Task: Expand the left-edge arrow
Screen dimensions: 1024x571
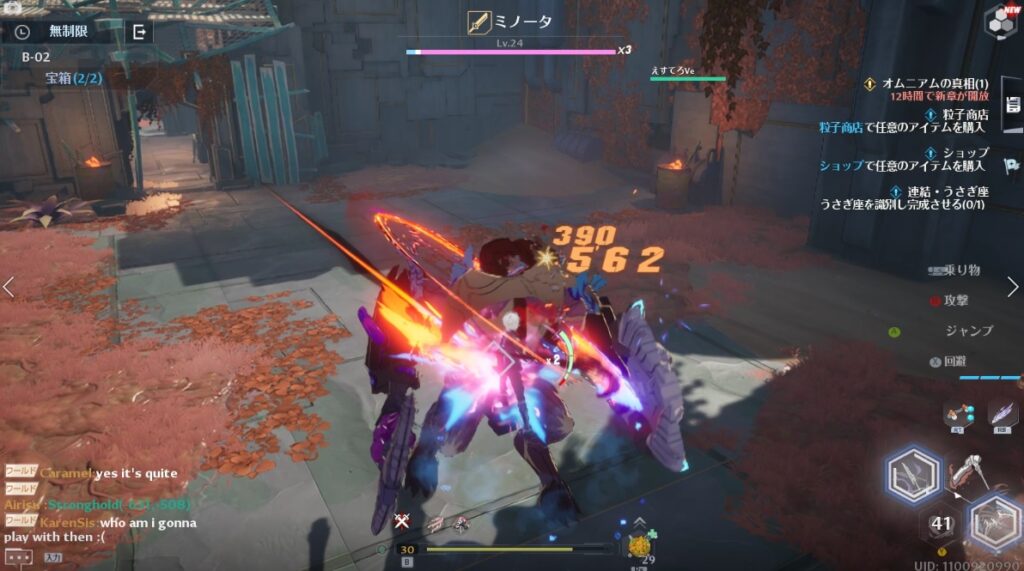Action: [x=9, y=288]
